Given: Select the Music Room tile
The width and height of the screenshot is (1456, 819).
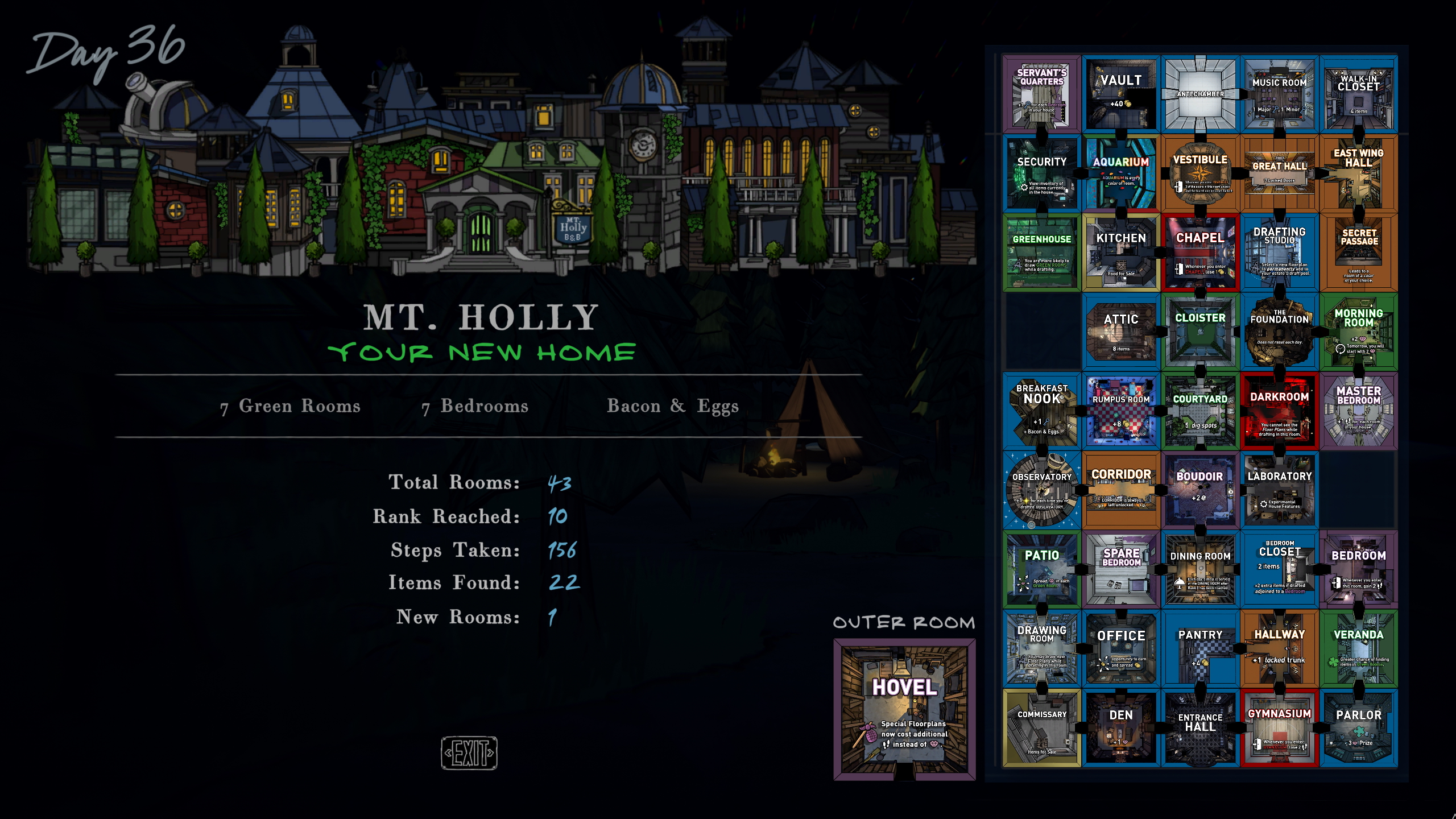Looking at the screenshot, I should tap(1279, 94).
